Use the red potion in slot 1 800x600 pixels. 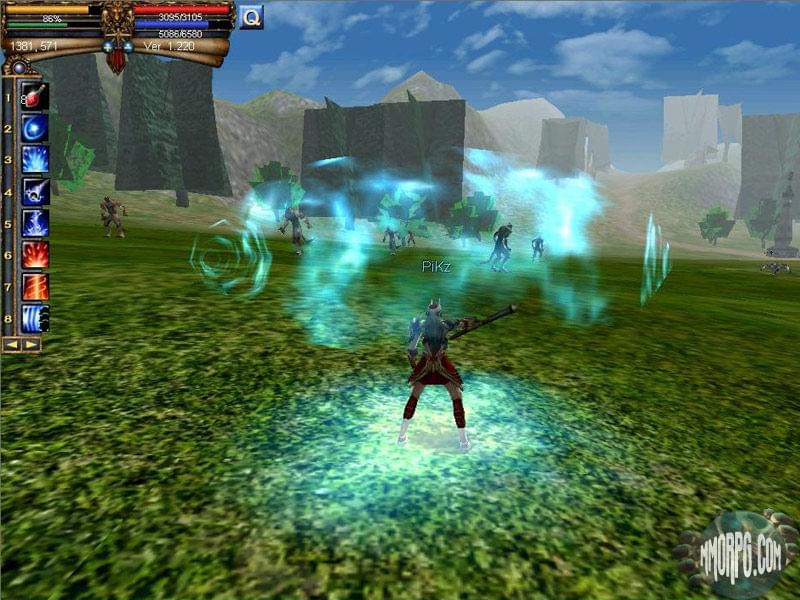34,97
